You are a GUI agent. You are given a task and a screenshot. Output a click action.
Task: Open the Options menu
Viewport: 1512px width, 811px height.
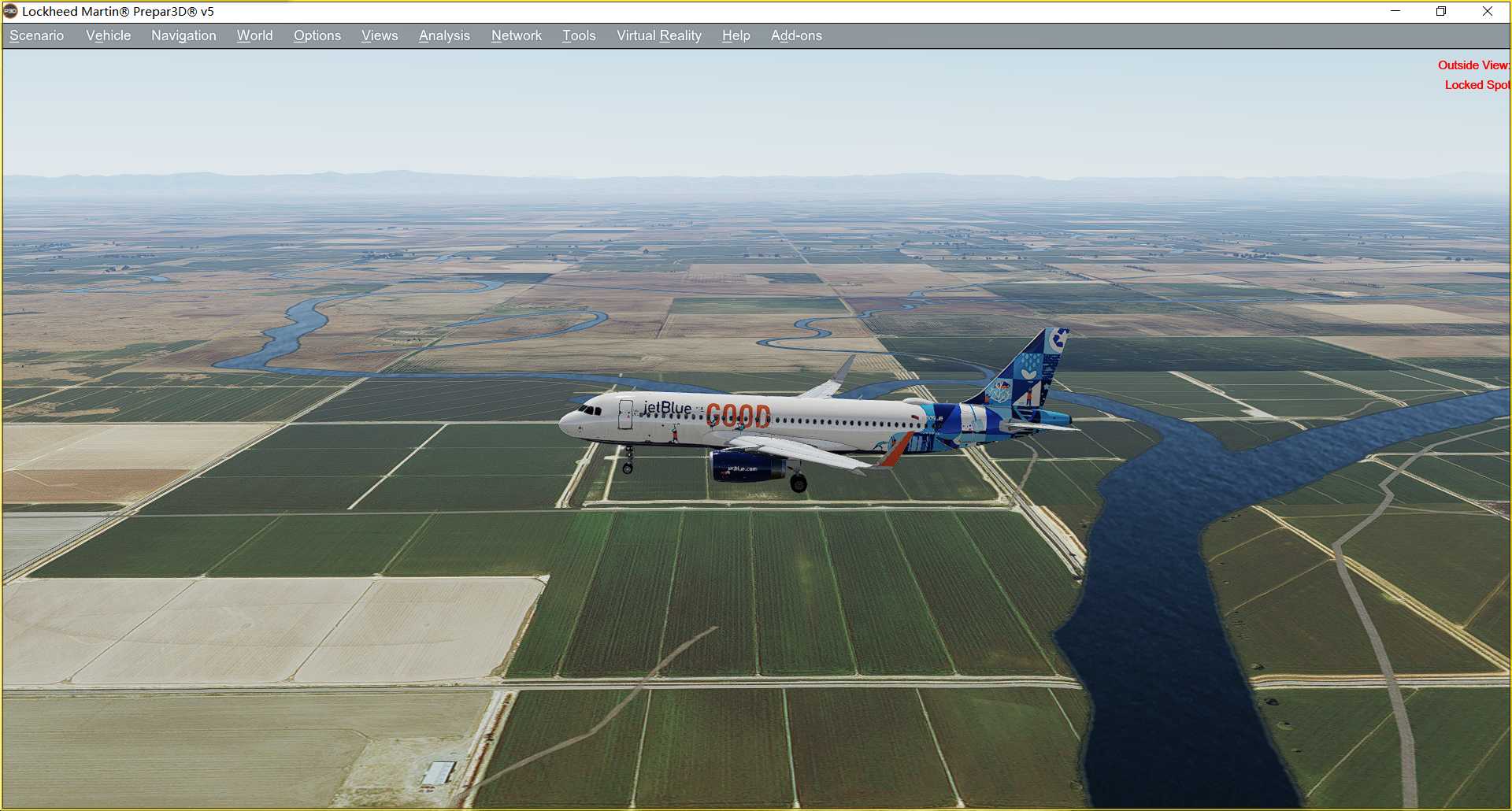[317, 35]
